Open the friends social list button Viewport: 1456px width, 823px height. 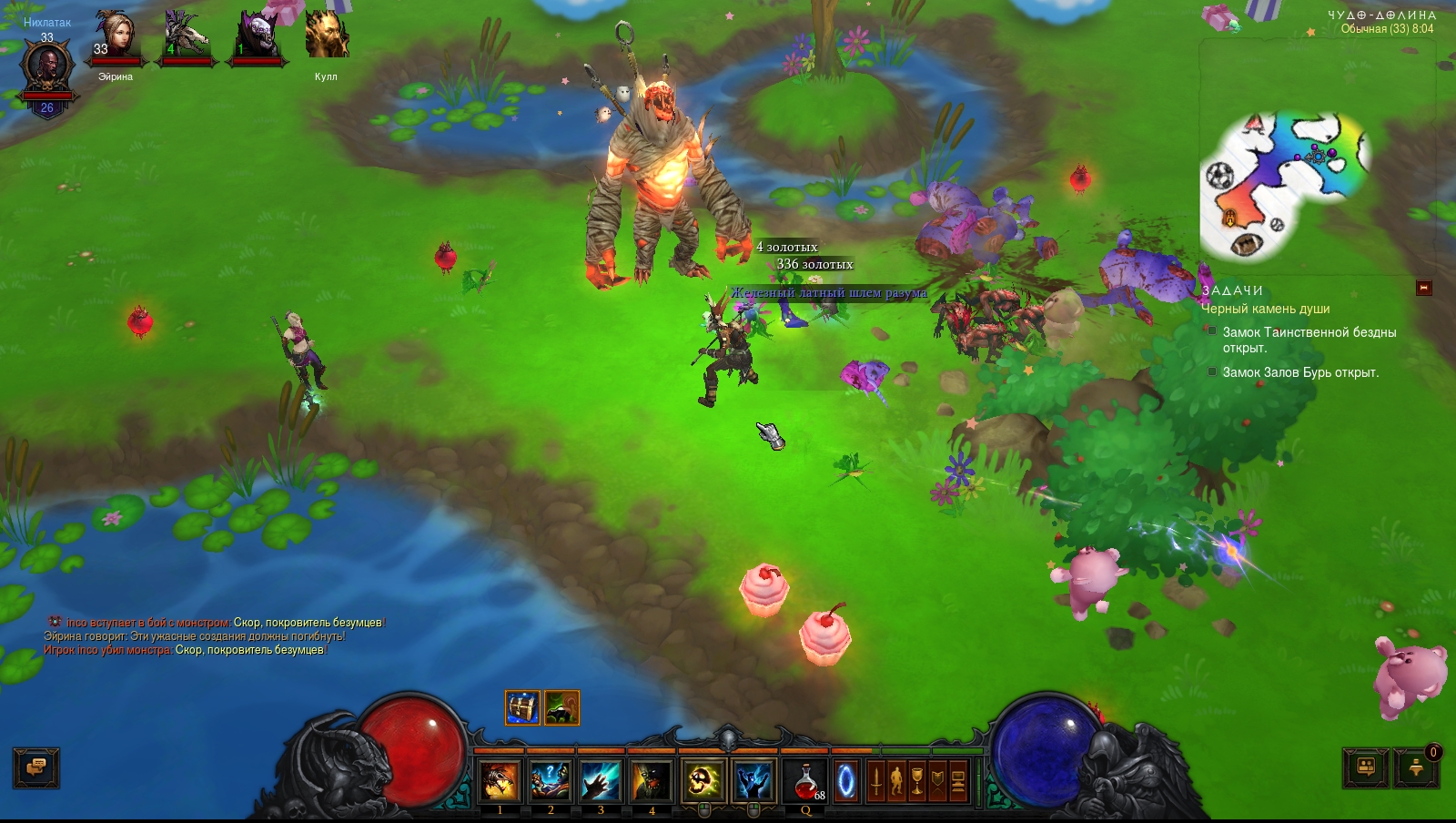pos(1366,767)
